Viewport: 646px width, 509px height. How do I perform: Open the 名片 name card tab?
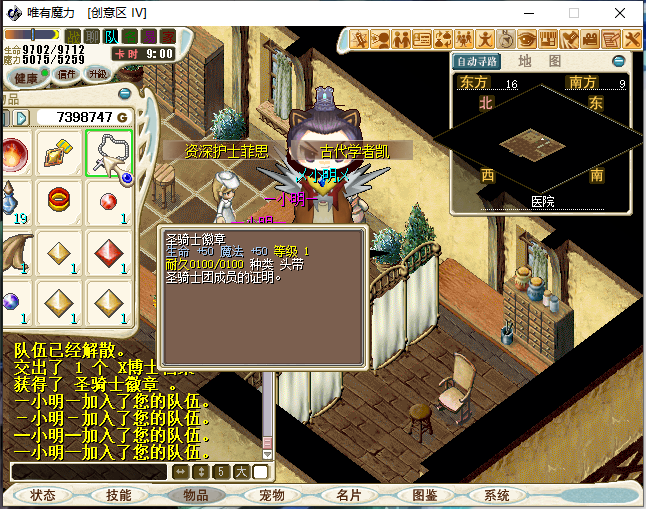click(x=348, y=495)
